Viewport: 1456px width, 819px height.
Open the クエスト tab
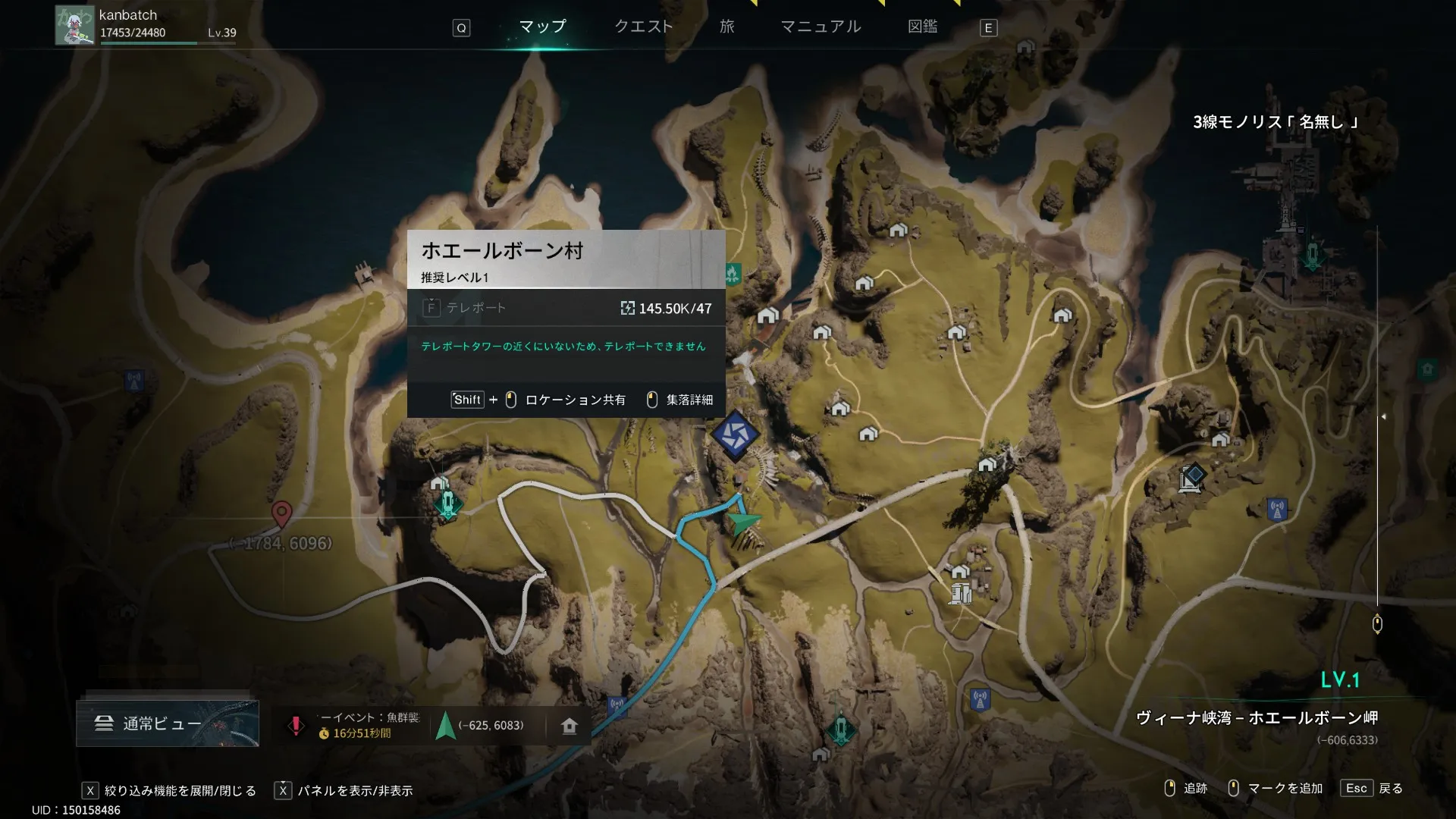[643, 27]
